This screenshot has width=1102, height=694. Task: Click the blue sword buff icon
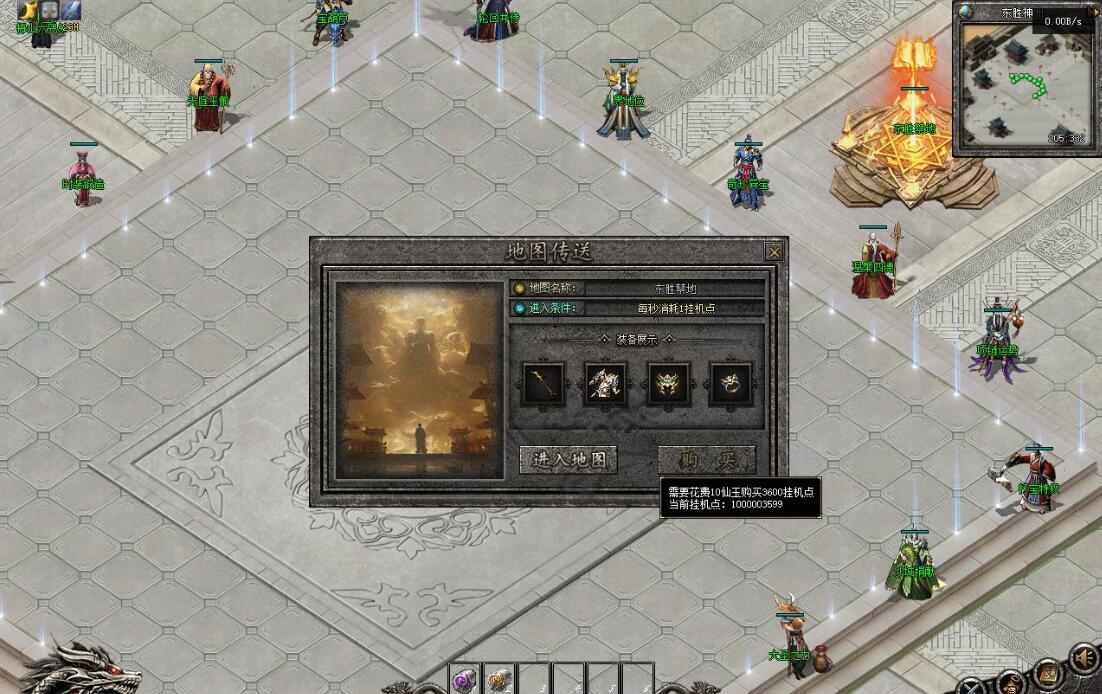point(70,10)
